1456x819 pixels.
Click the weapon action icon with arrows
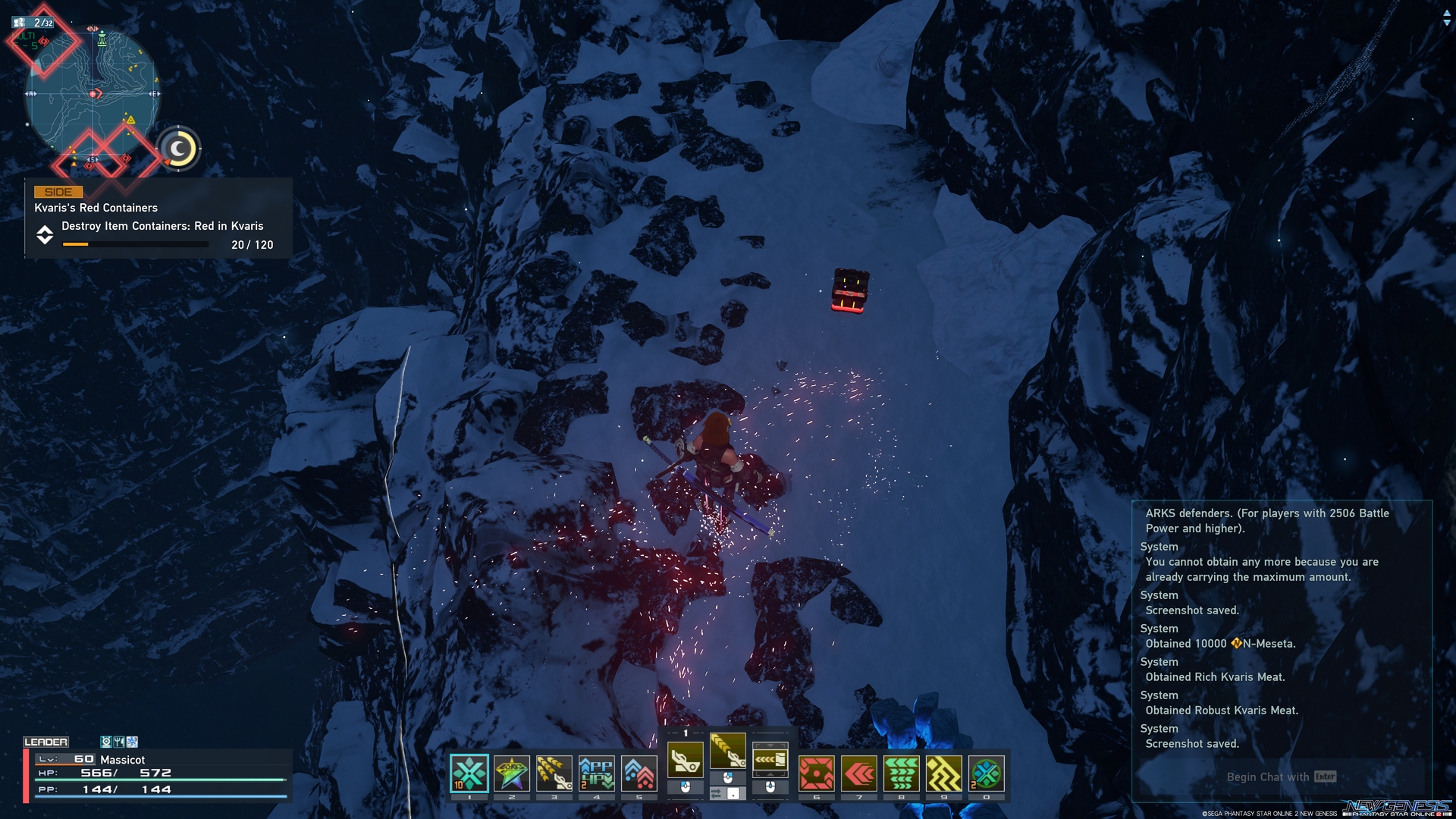pyautogui.click(x=770, y=758)
